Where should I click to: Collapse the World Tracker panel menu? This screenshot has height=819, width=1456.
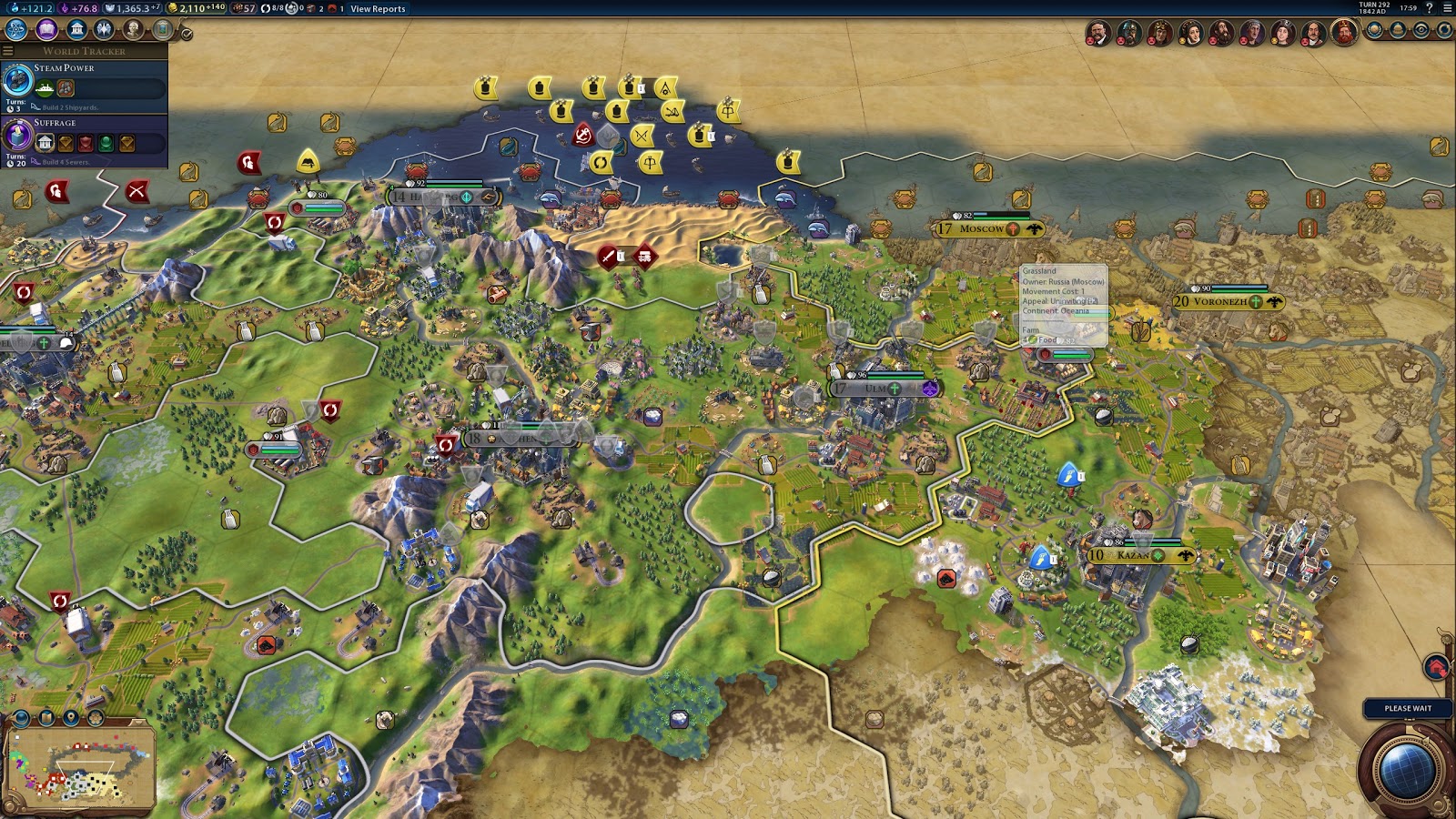(x=8, y=51)
